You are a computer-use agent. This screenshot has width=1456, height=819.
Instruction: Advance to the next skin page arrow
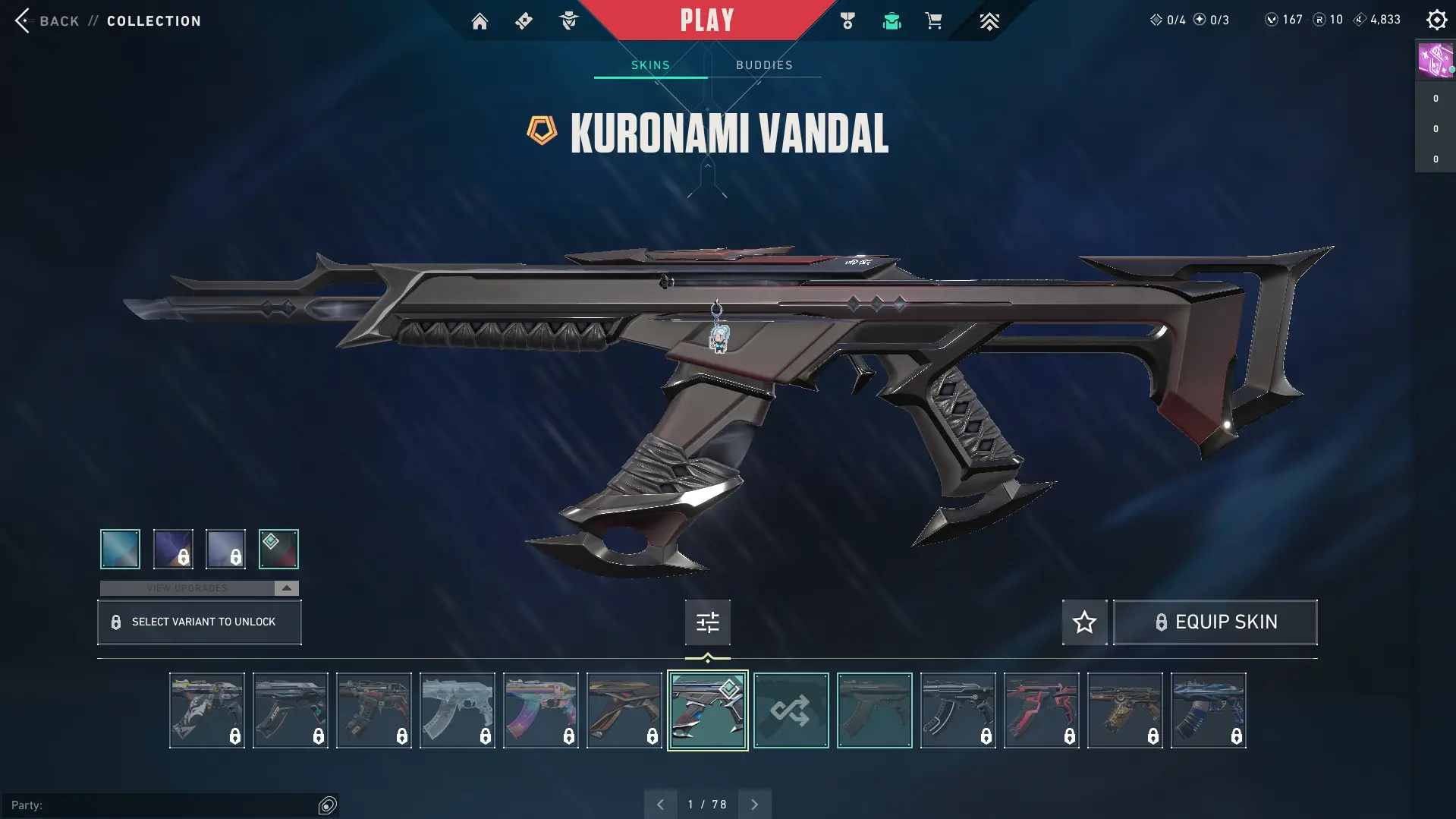click(x=754, y=803)
